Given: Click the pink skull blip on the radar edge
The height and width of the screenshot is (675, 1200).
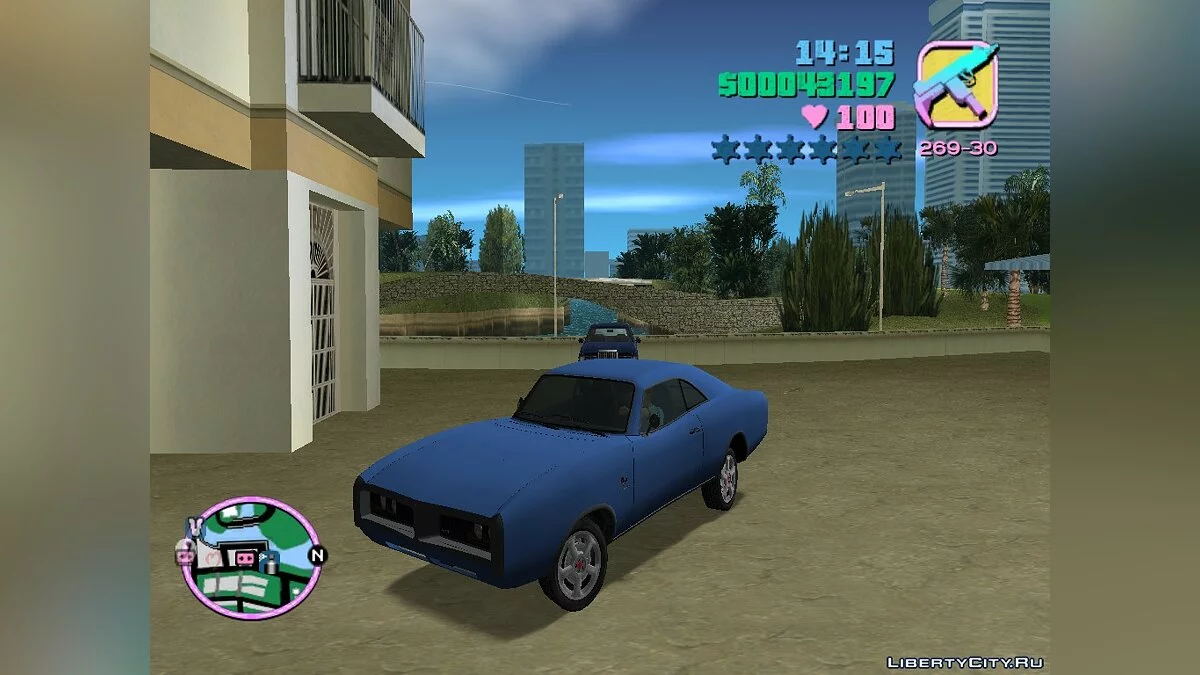Looking at the screenshot, I should pos(185,553).
